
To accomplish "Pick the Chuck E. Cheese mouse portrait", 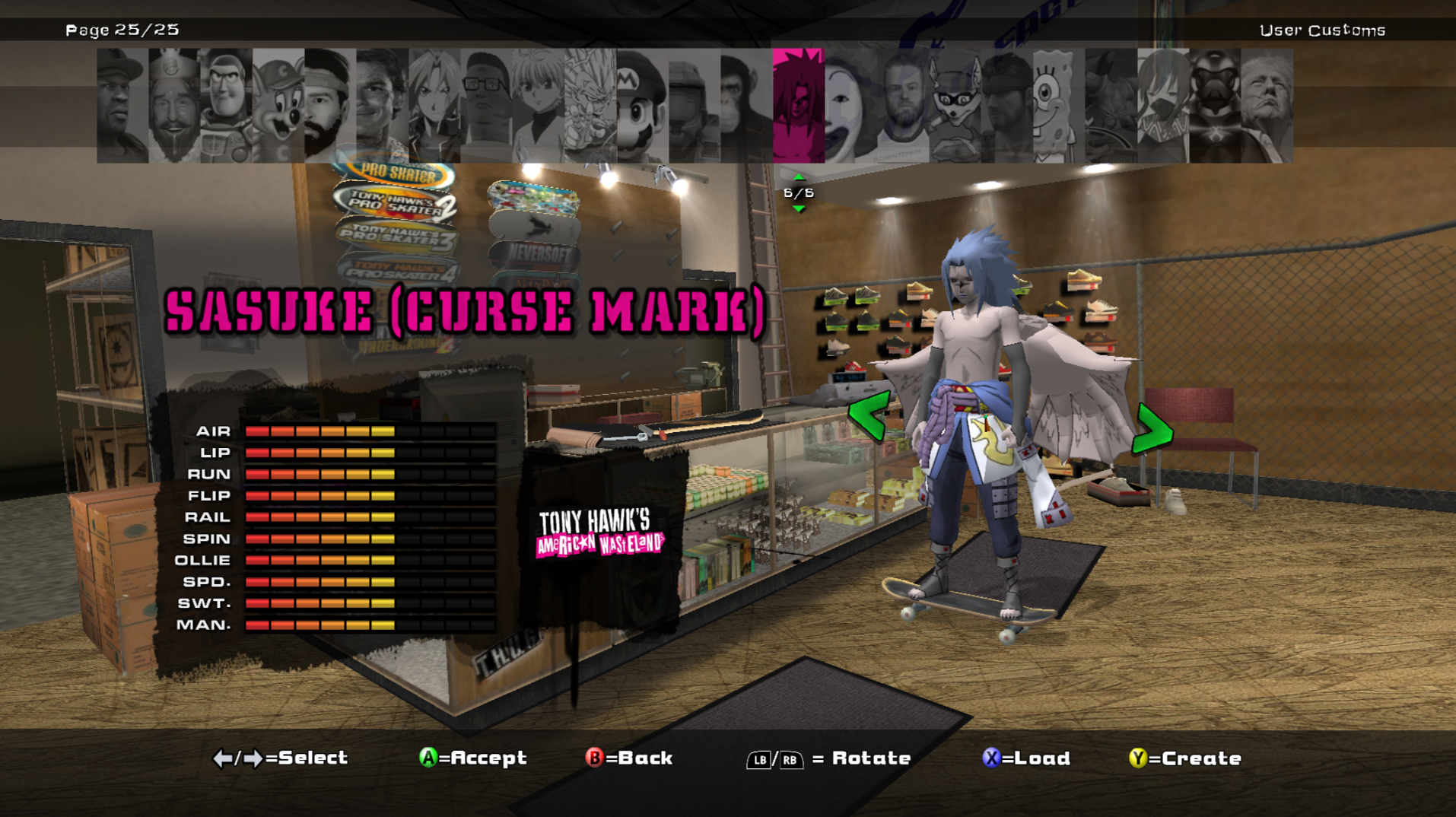I will point(278,105).
